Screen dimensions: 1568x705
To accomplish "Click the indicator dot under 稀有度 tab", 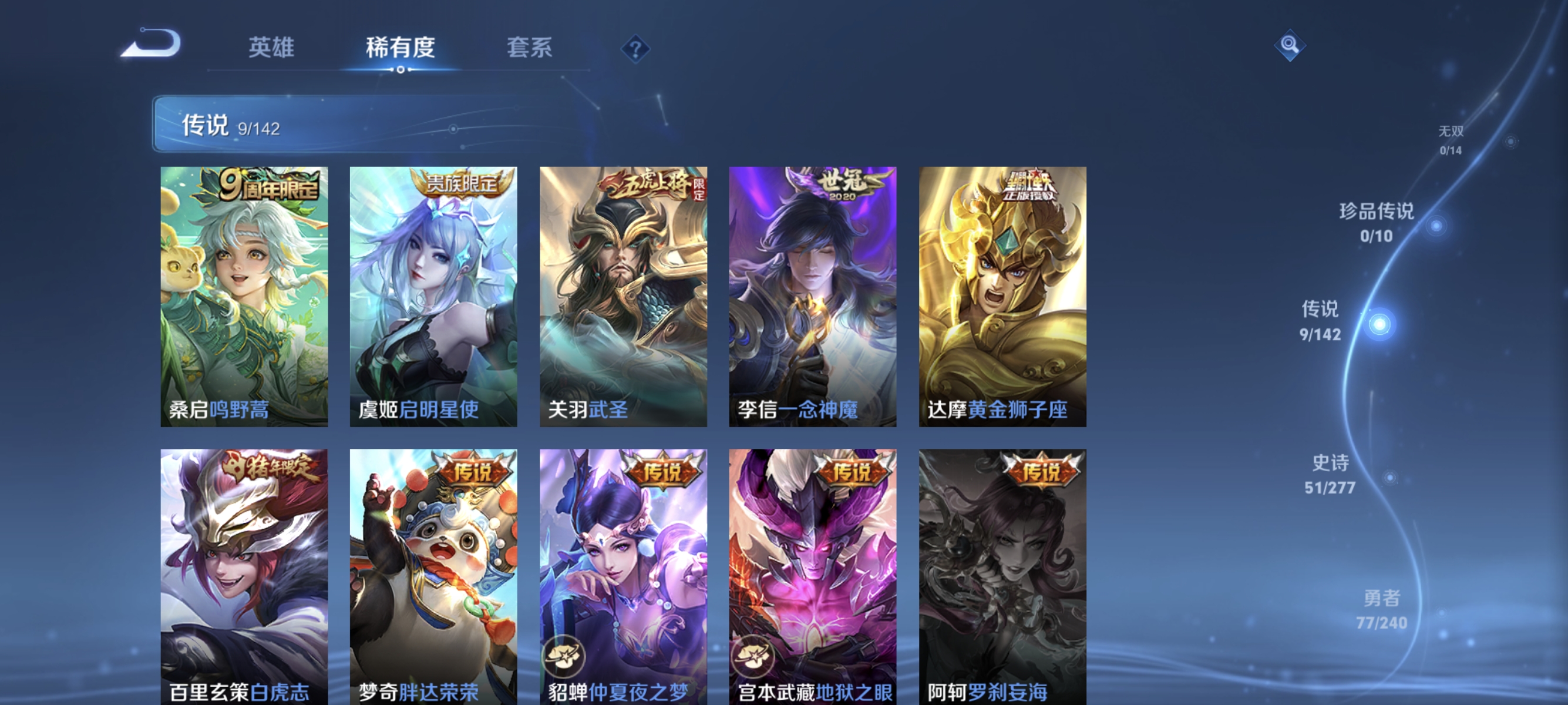I will [x=401, y=69].
